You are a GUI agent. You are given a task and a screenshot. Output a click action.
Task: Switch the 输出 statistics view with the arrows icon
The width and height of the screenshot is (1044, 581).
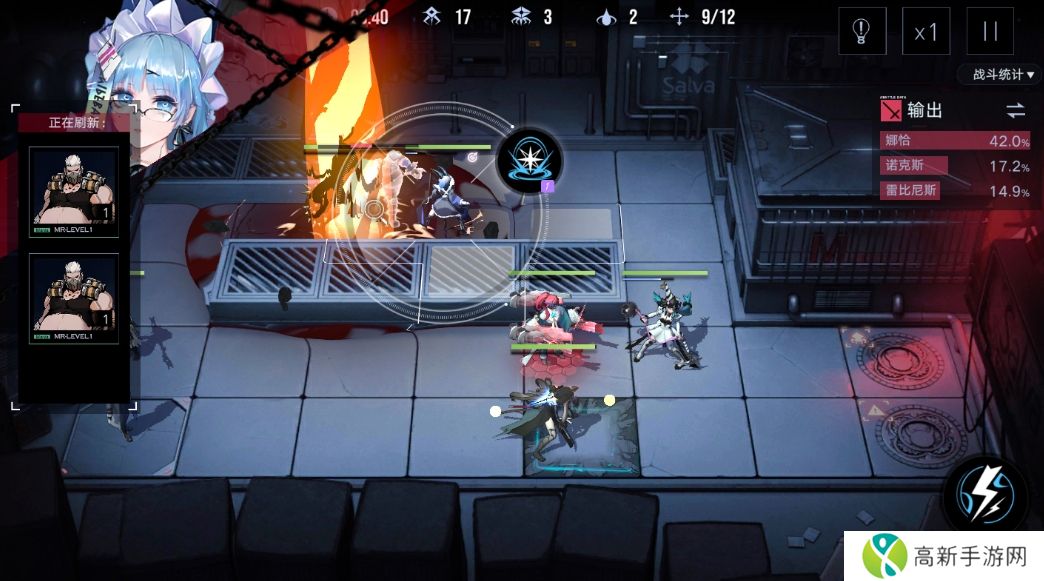[1015, 110]
